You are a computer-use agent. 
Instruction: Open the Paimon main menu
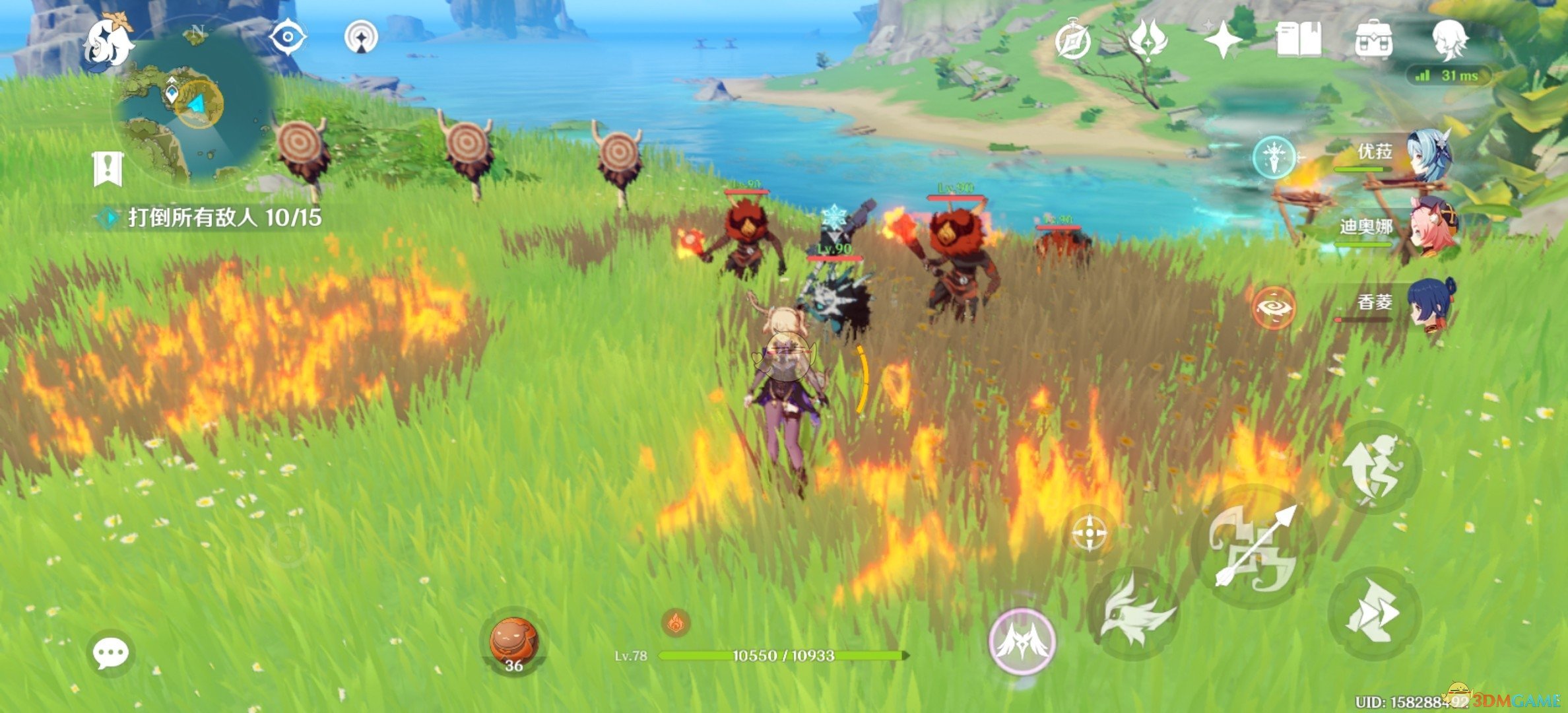[110, 44]
